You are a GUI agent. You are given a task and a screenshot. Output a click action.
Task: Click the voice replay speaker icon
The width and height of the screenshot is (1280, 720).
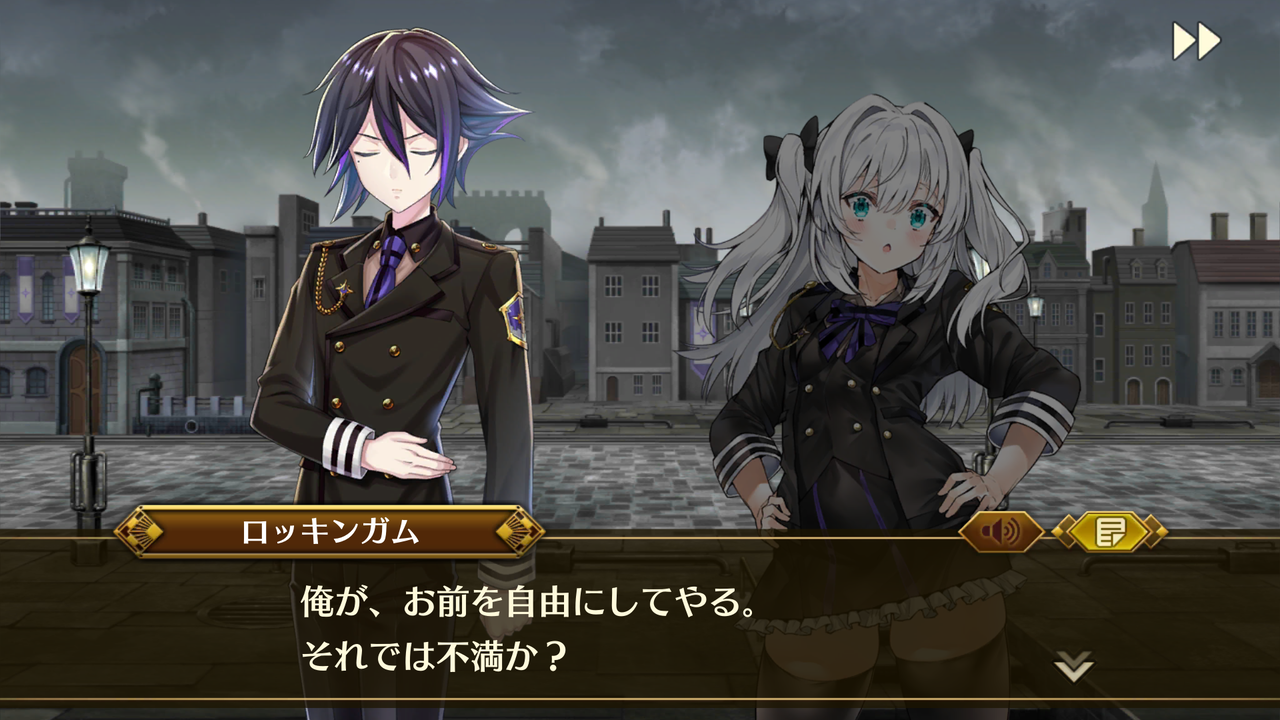(1003, 533)
